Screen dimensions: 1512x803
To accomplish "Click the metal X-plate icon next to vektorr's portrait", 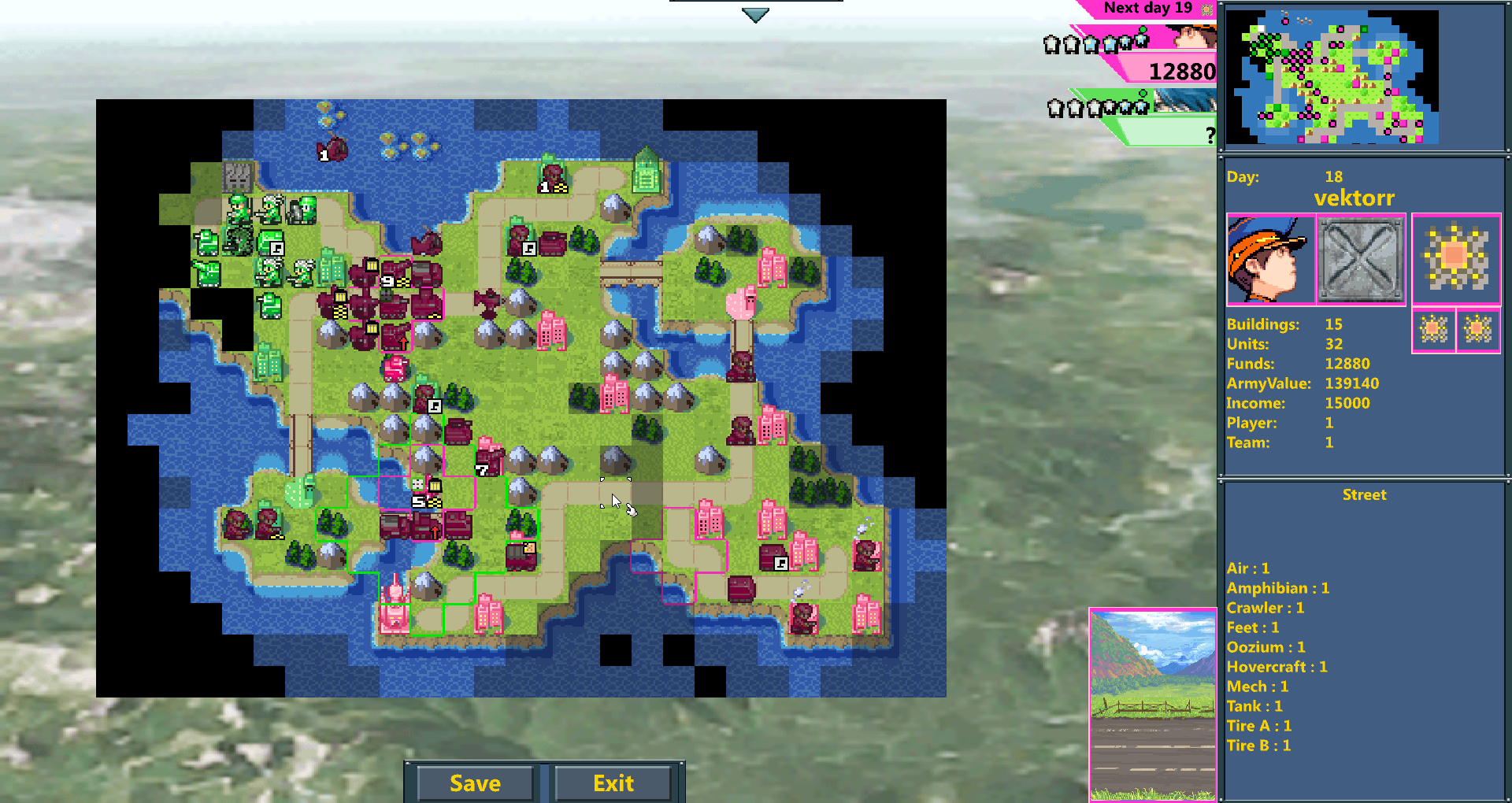I will 1361,260.
